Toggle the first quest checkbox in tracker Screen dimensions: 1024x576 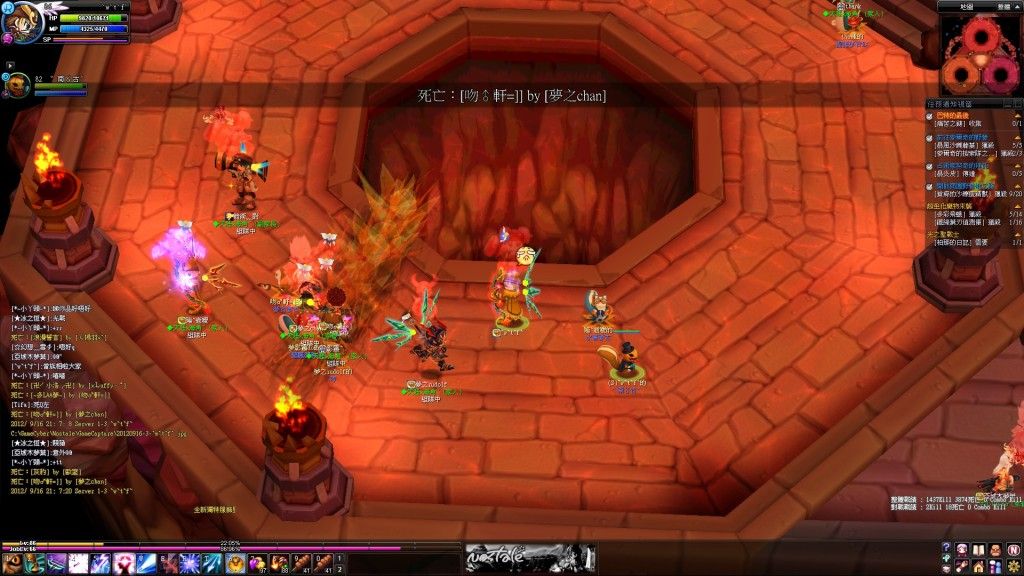[x=929, y=116]
